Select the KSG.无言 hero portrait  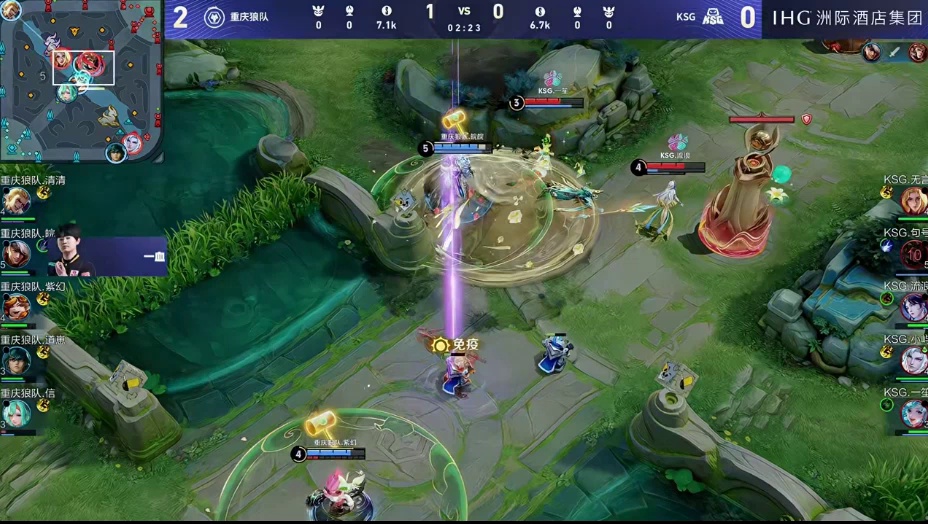click(913, 201)
